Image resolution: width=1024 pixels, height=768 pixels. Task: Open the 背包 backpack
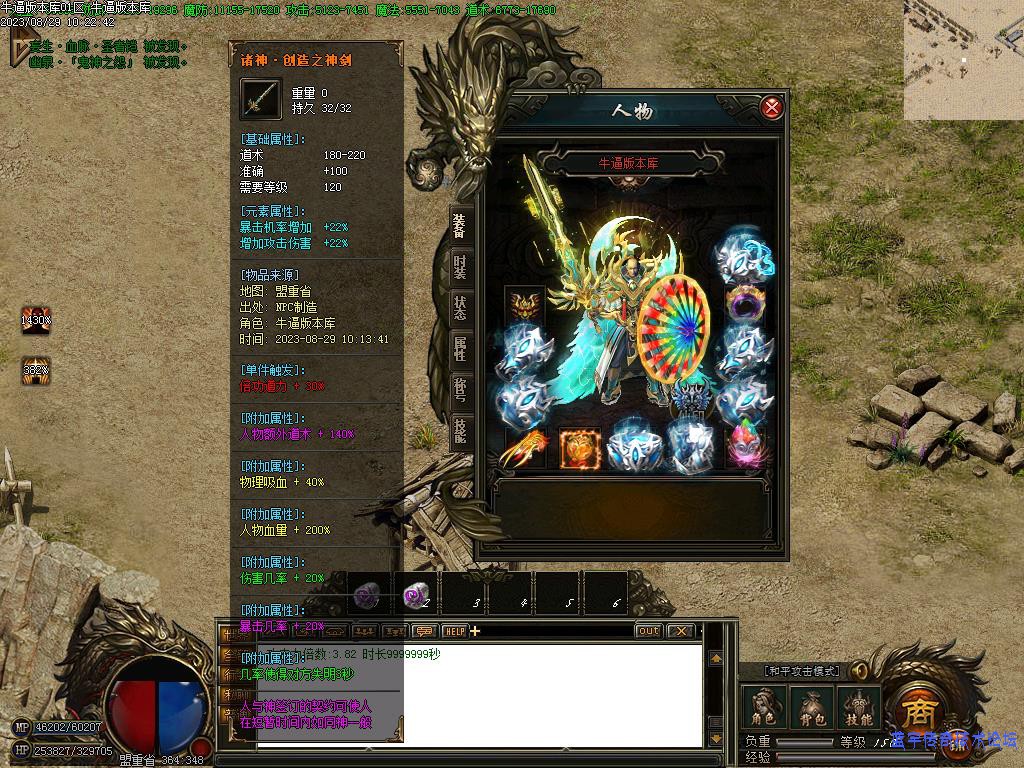tap(811, 708)
